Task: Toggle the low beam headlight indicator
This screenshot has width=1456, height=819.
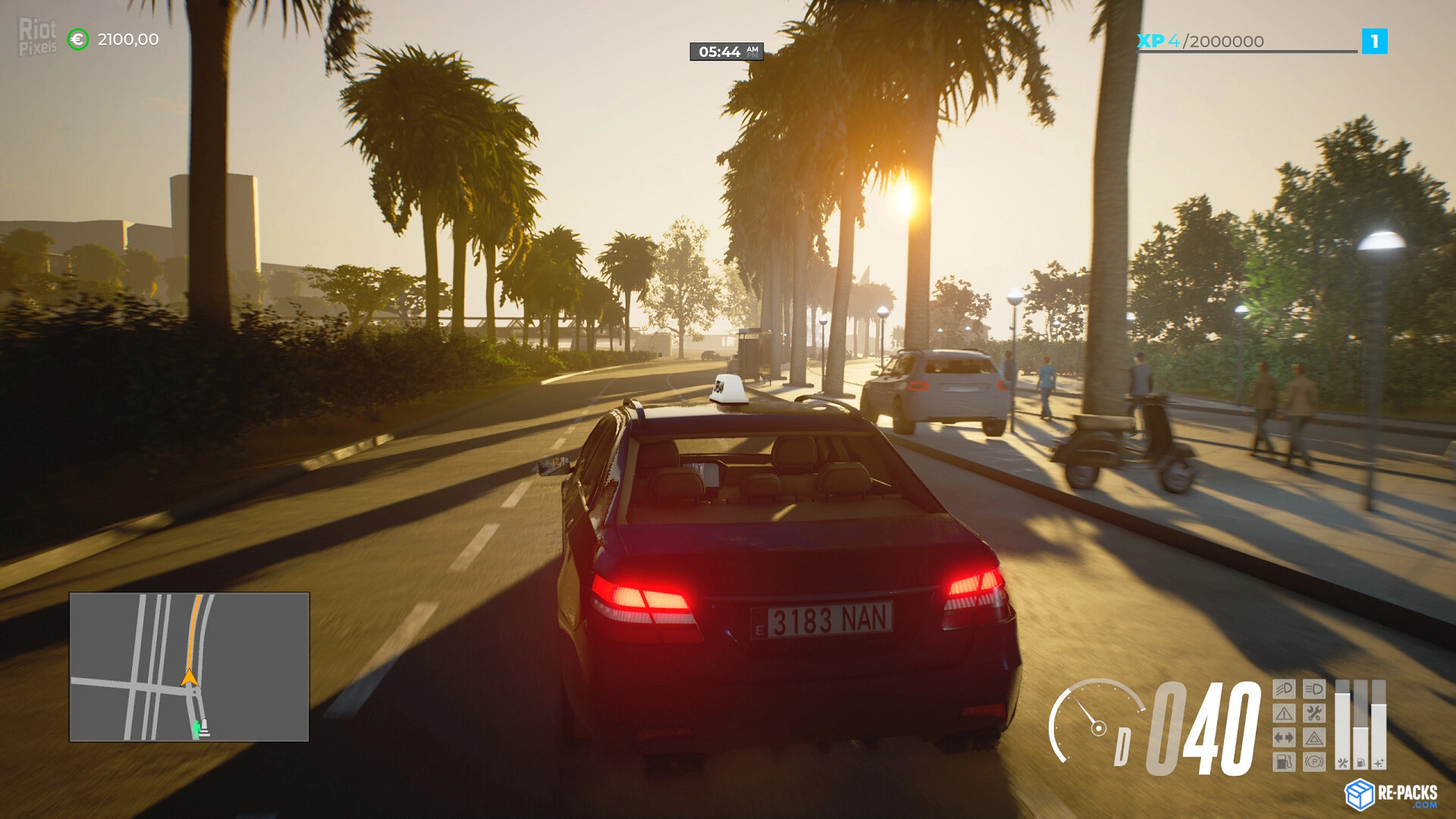Action: (x=1284, y=689)
